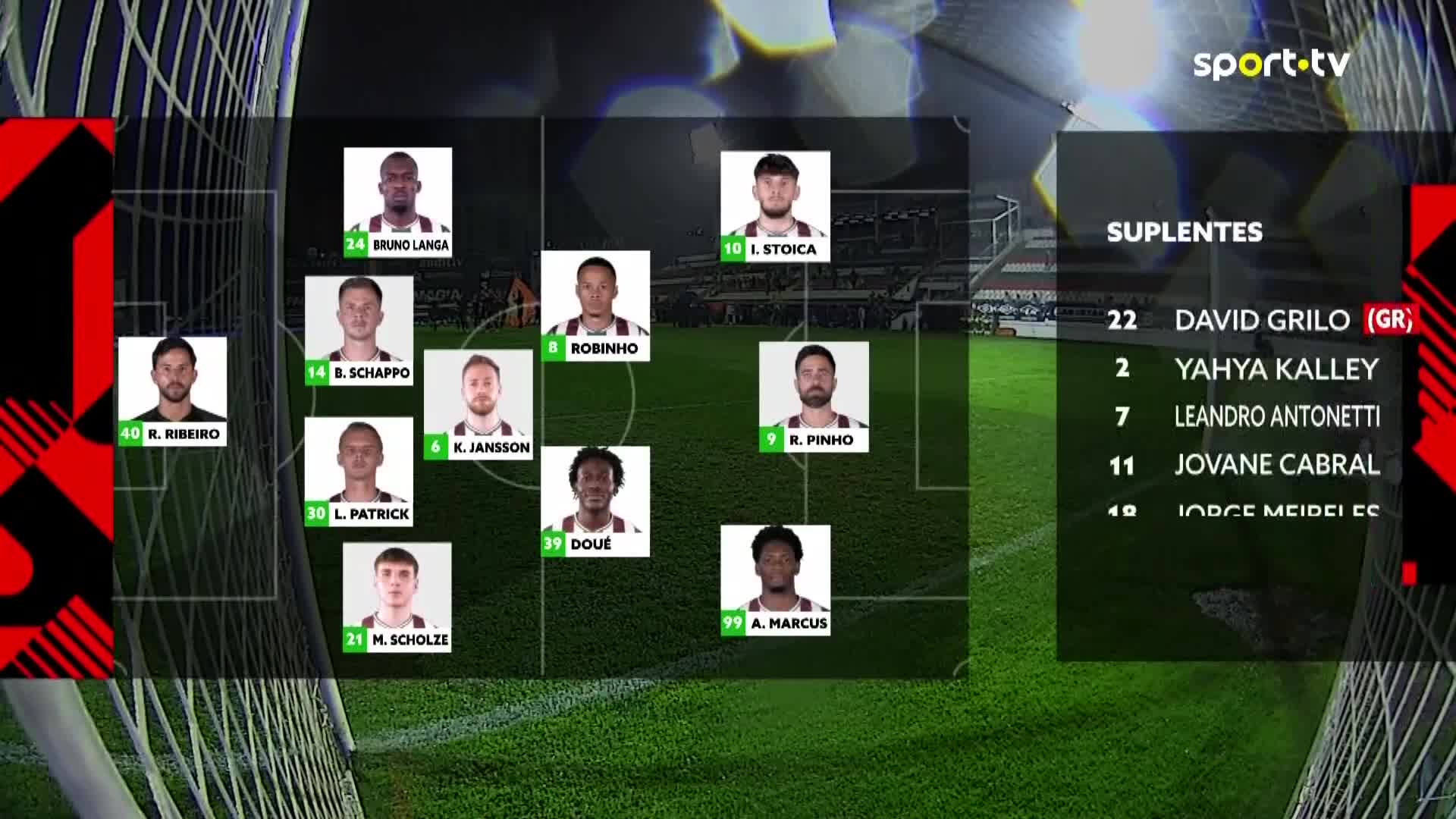The image size is (1456, 819).
Task: Pick L. Patrick's player card
Action: coord(359,472)
